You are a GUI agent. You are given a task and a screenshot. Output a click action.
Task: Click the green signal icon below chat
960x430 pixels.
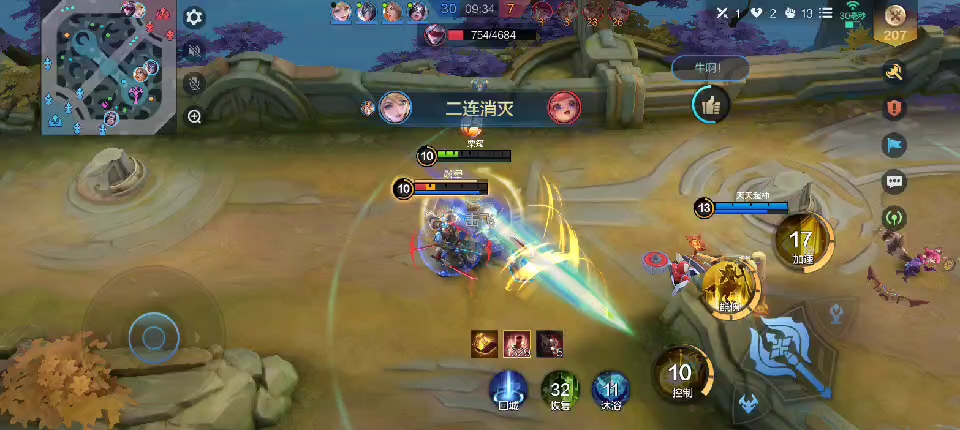click(x=893, y=217)
